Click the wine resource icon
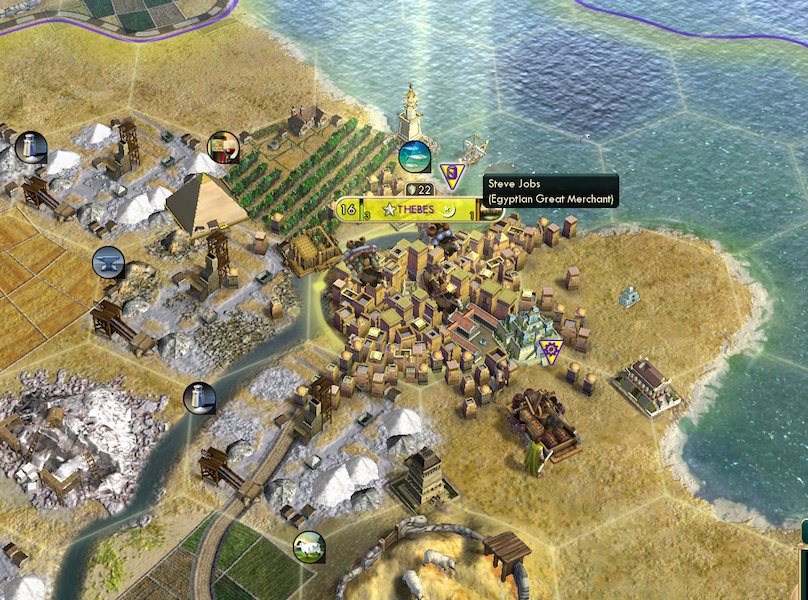The image size is (808, 600). [x=223, y=148]
